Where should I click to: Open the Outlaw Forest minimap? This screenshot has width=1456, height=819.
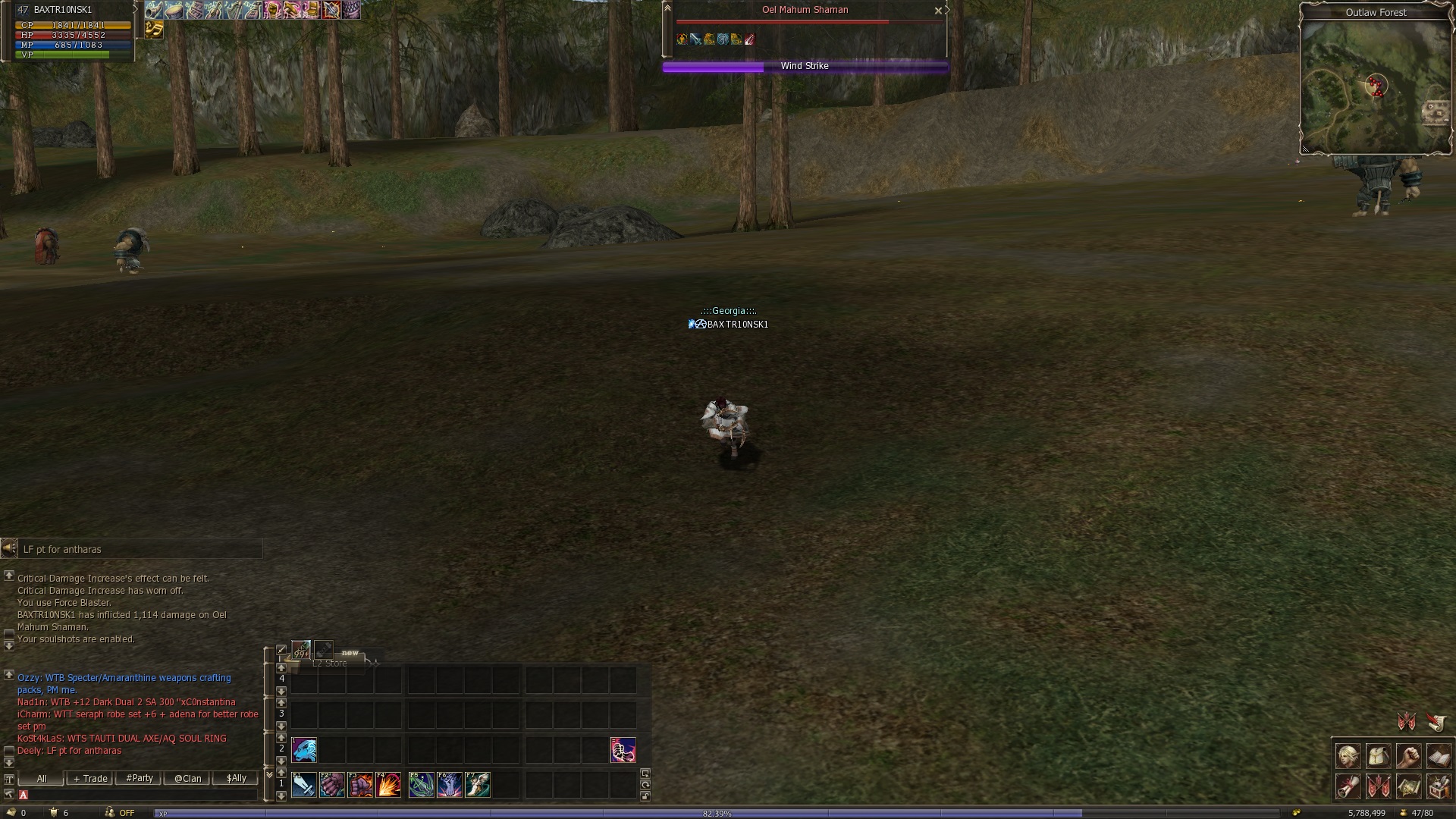point(1375,85)
